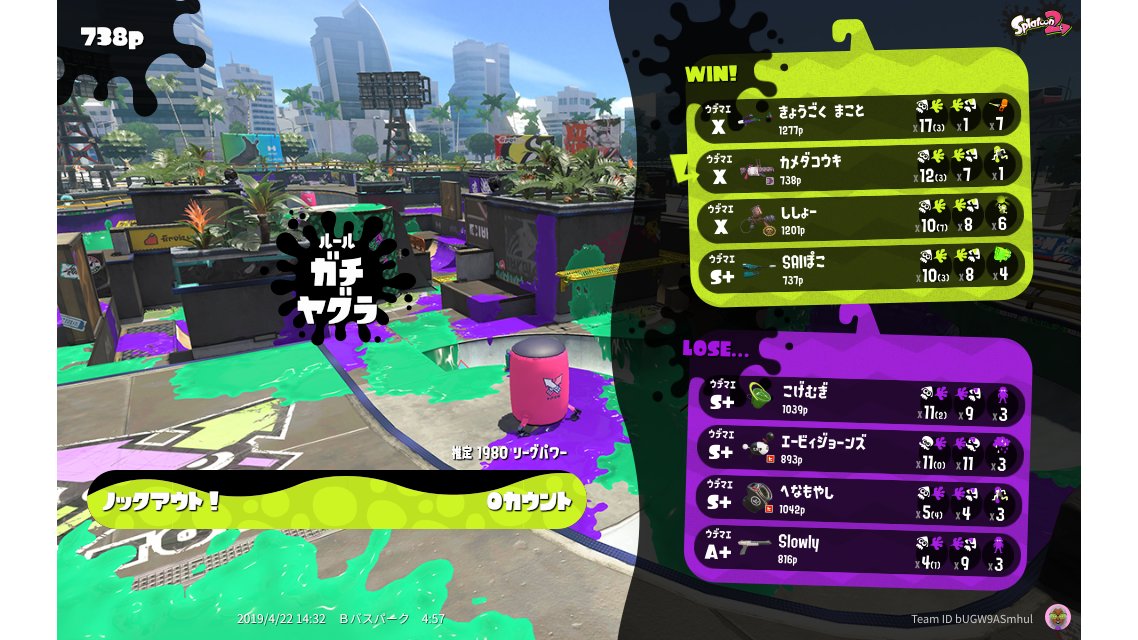This screenshot has width=1138, height=640.
Task: Select the Slowly player row
Action: coord(860,550)
